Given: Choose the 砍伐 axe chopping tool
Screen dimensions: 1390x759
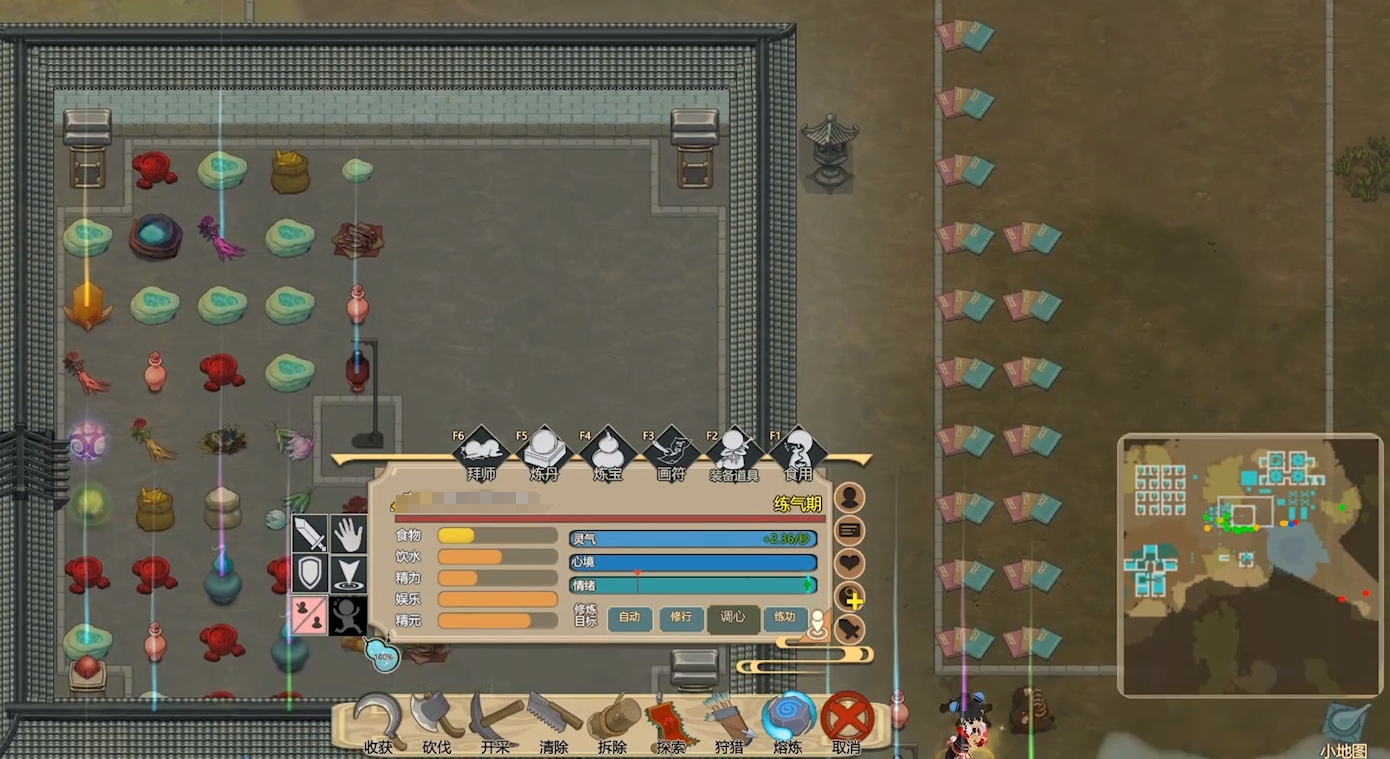Looking at the screenshot, I should click(x=437, y=722).
